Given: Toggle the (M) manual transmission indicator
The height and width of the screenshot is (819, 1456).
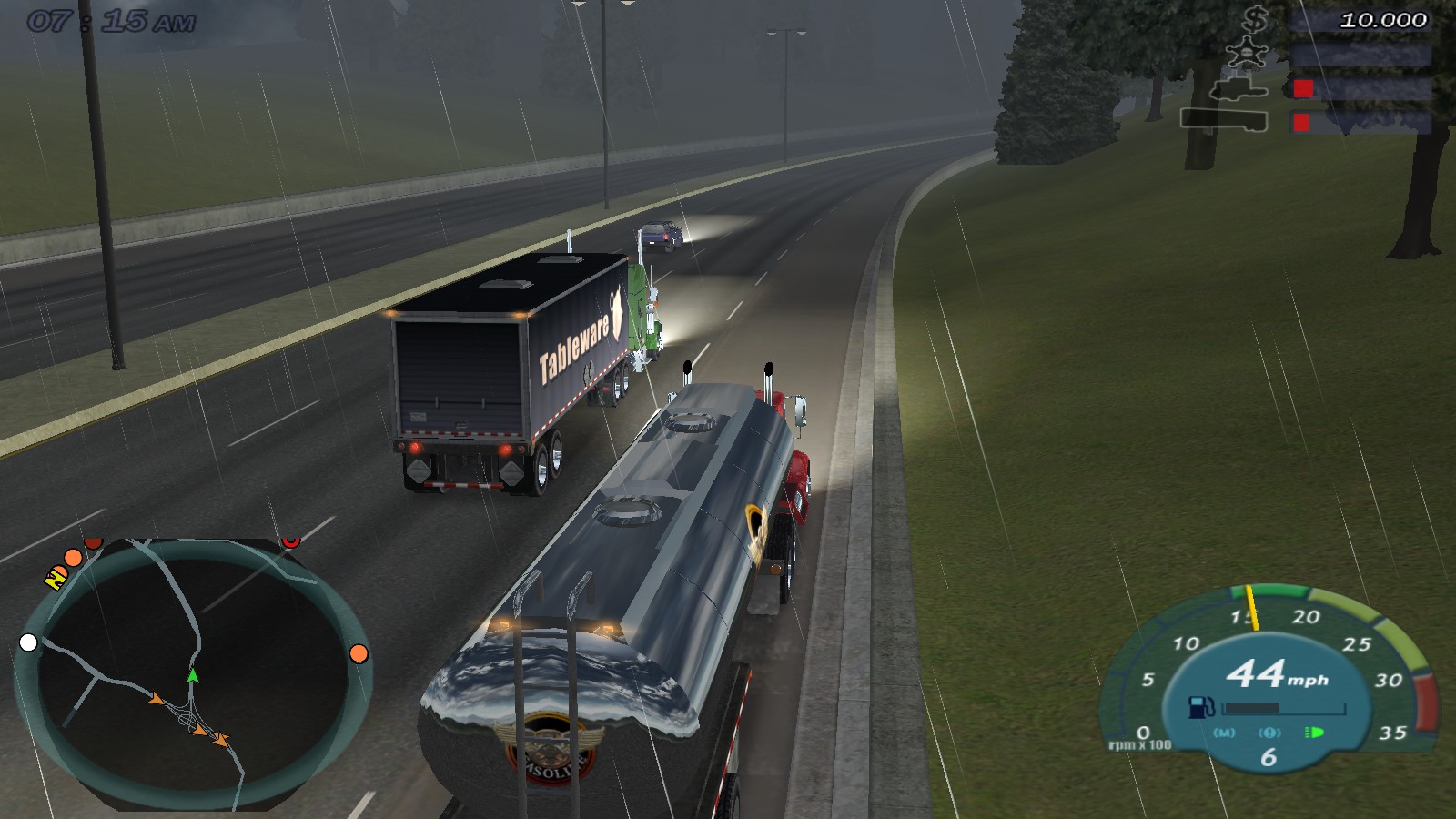Looking at the screenshot, I should click(1224, 733).
